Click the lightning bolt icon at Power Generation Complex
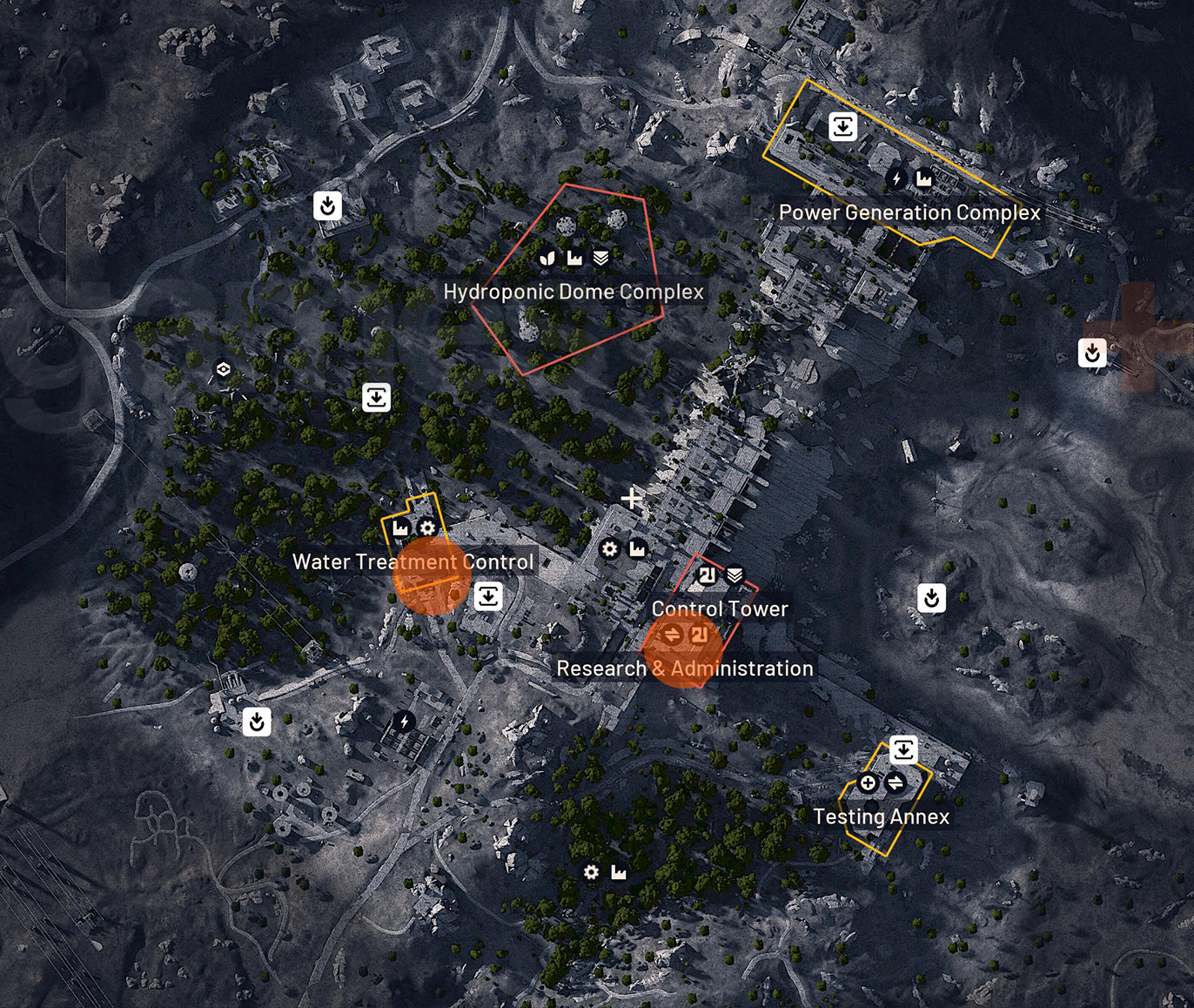The image size is (1194, 1008). pos(895,178)
